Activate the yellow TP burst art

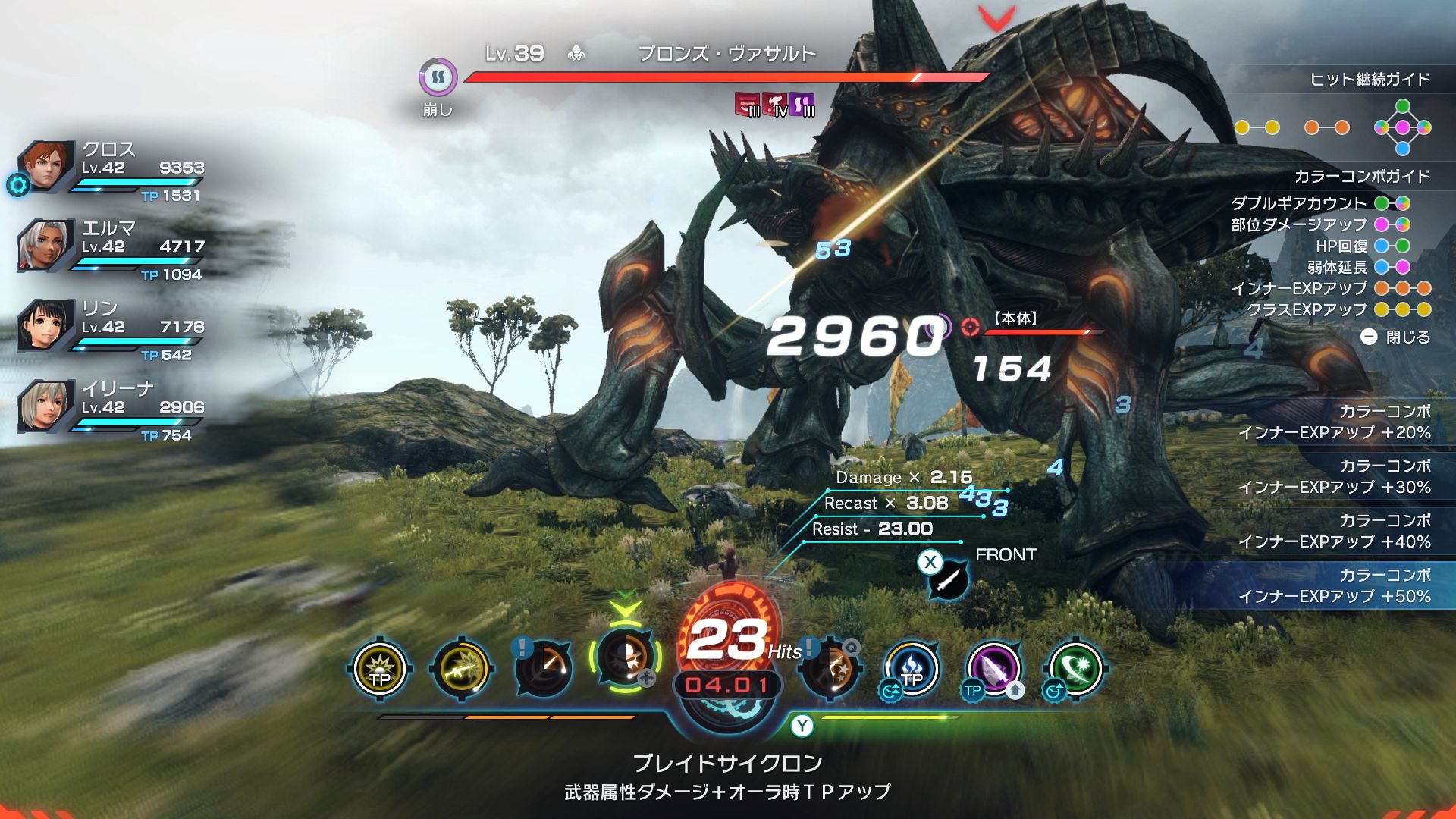pos(380,670)
